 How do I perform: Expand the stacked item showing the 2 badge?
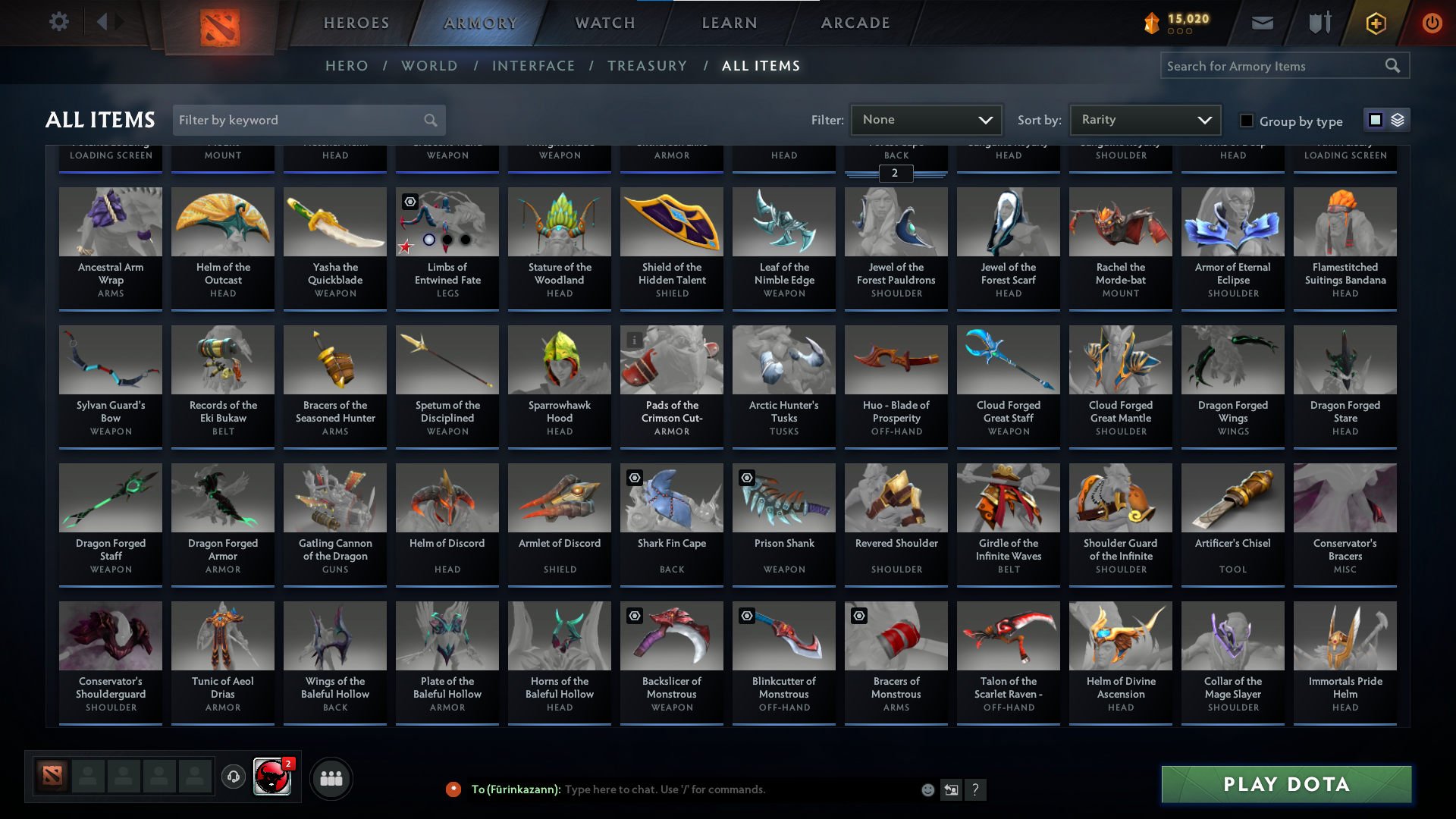click(x=896, y=174)
